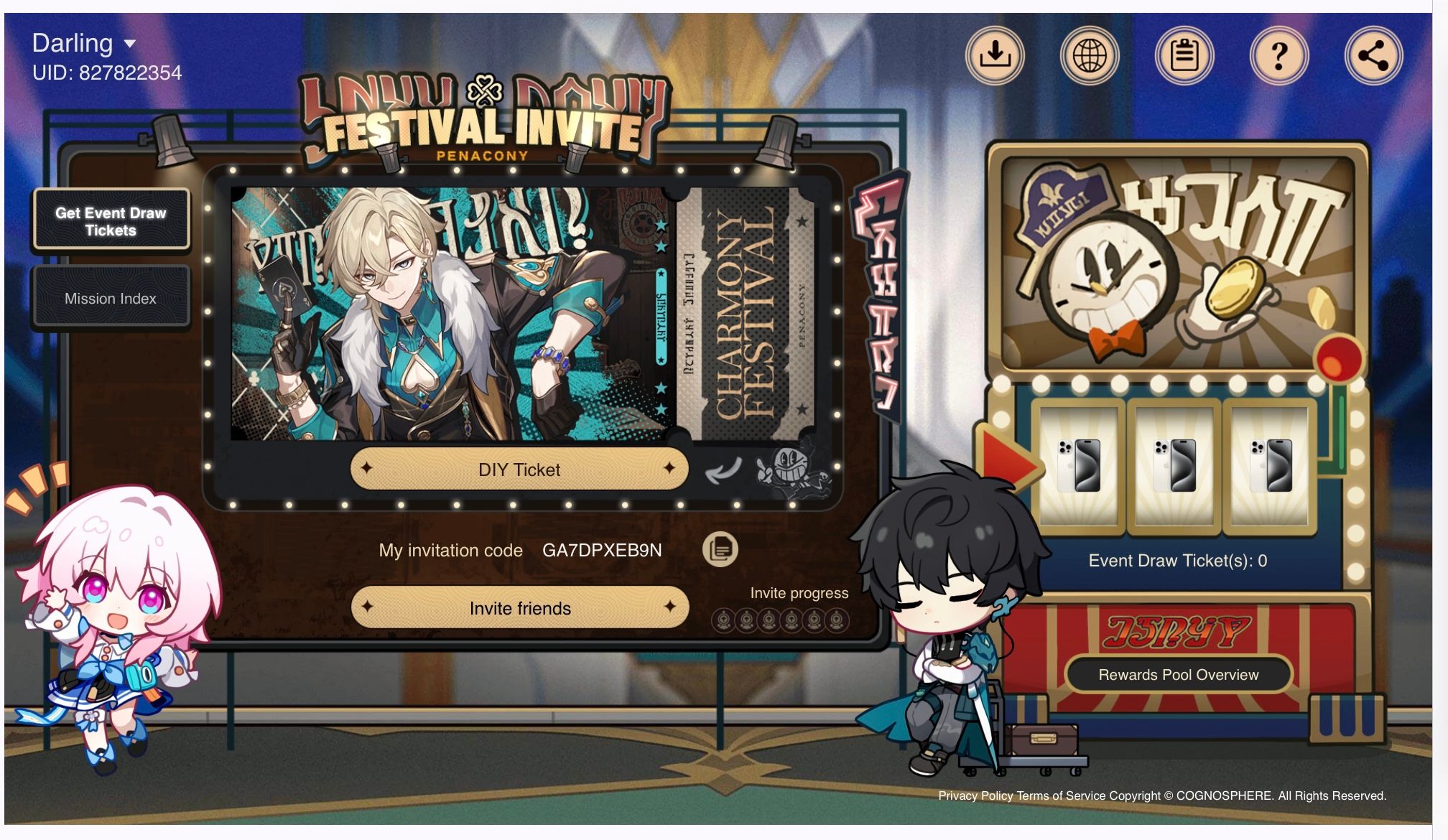This screenshot has width=1448, height=840.
Task: Click the download screenshot icon
Action: (x=995, y=54)
